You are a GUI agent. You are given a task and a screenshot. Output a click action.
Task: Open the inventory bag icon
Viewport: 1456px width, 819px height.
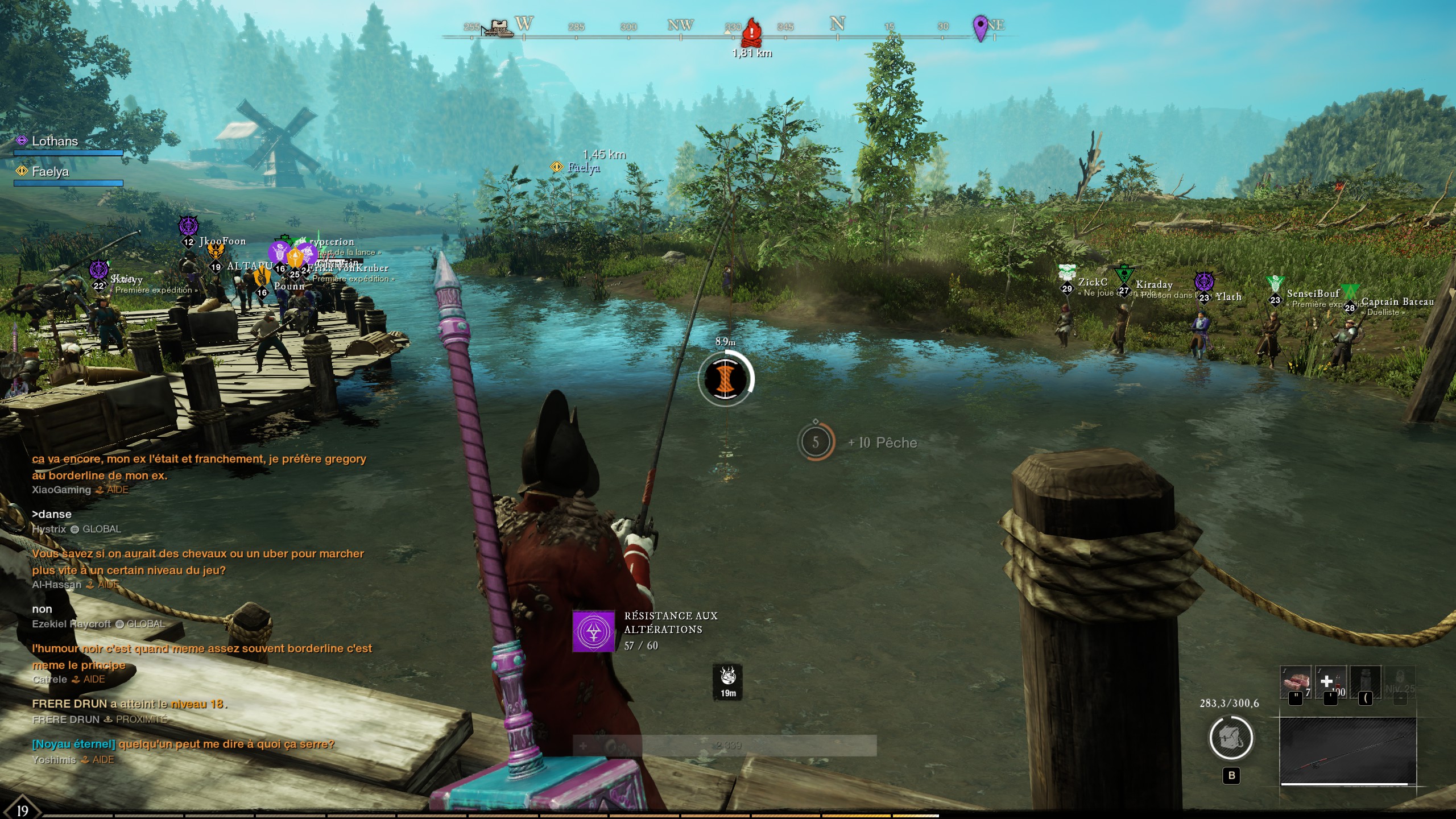[x=1231, y=738]
